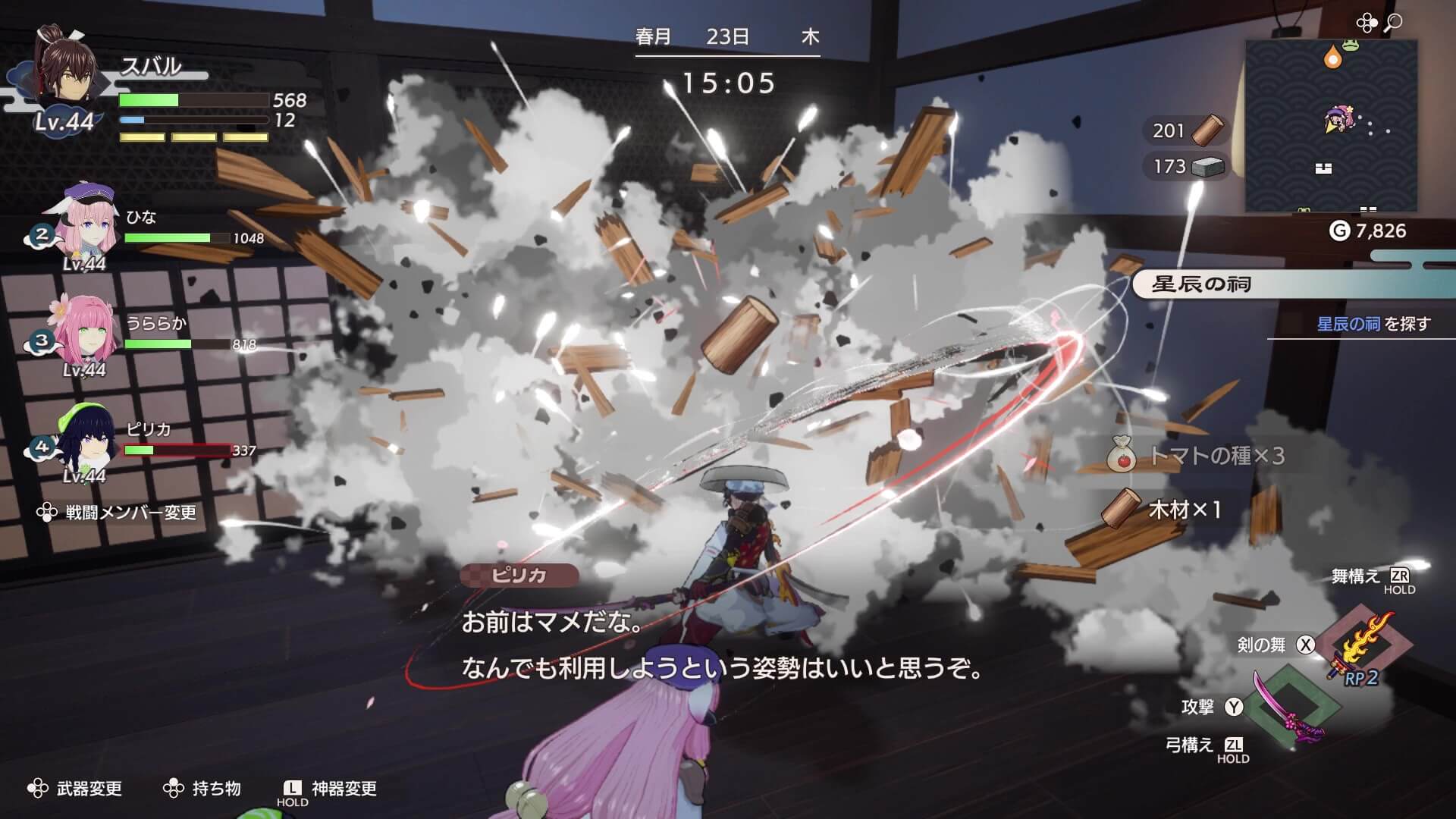Click 武器変更 to change weapons
The image size is (1456, 819).
coord(89,789)
